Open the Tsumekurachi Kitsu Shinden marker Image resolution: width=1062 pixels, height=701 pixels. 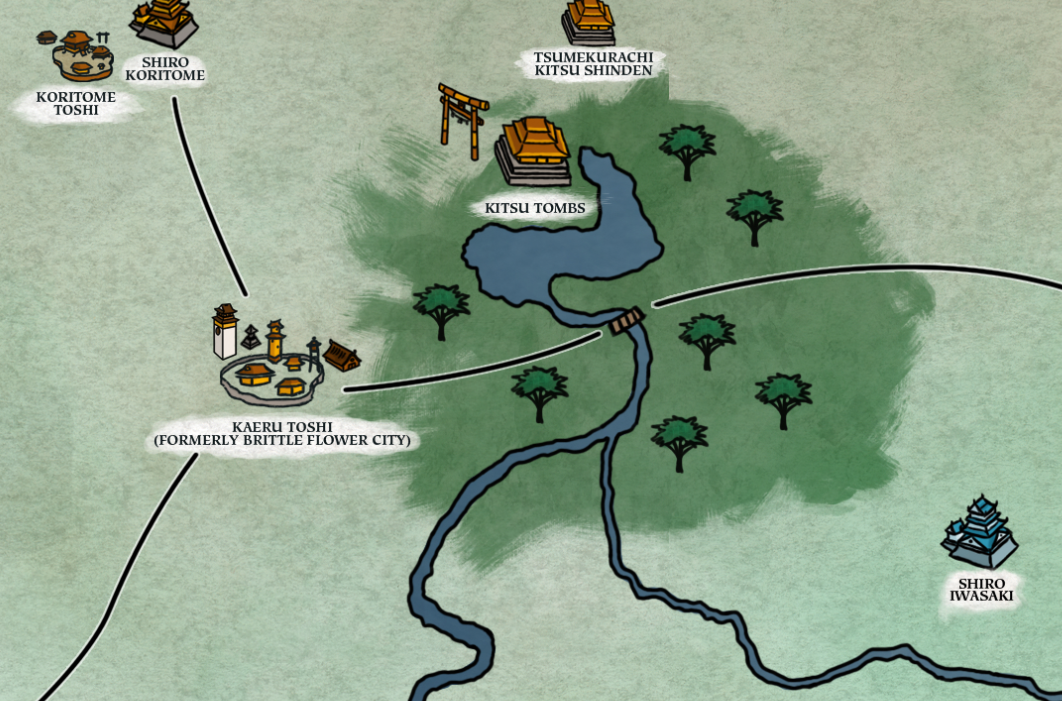tap(588, 22)
